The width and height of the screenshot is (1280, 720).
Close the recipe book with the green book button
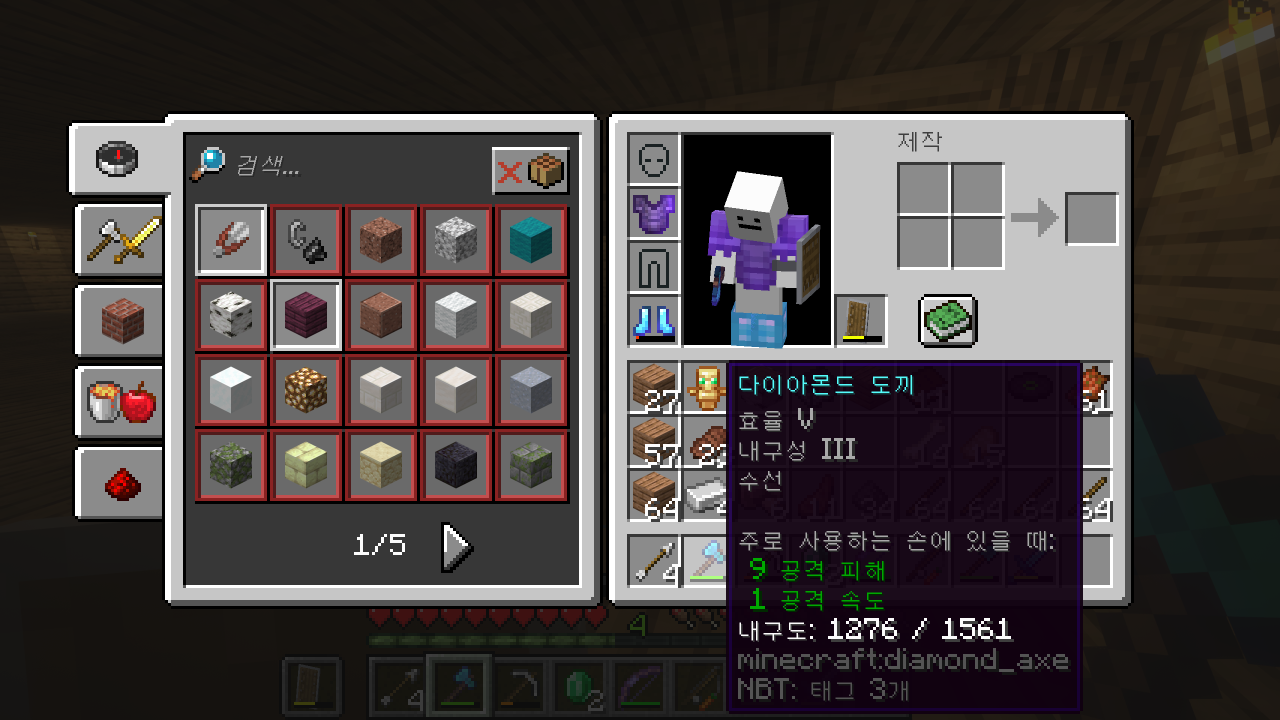tap(947, 321)
